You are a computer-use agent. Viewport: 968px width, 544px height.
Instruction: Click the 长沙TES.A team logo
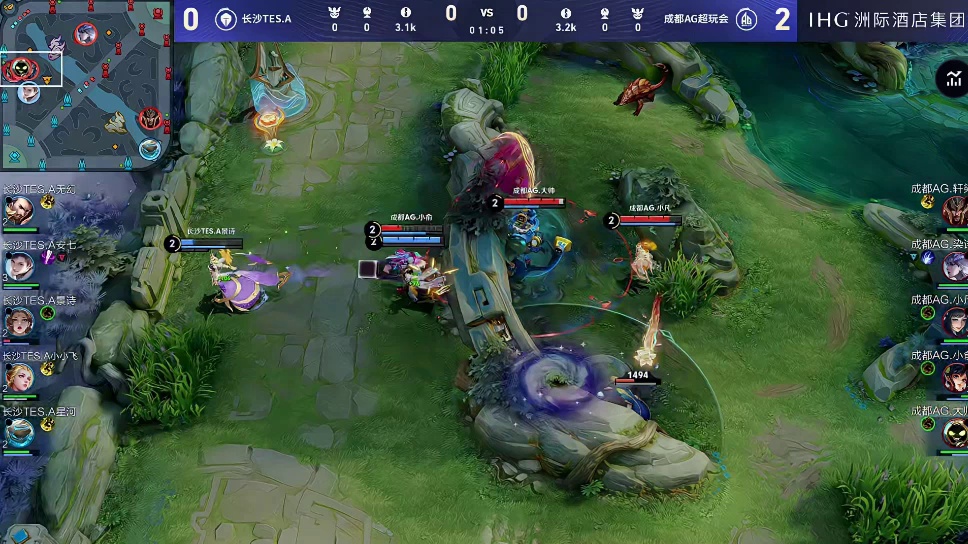[x=227, y=19]
